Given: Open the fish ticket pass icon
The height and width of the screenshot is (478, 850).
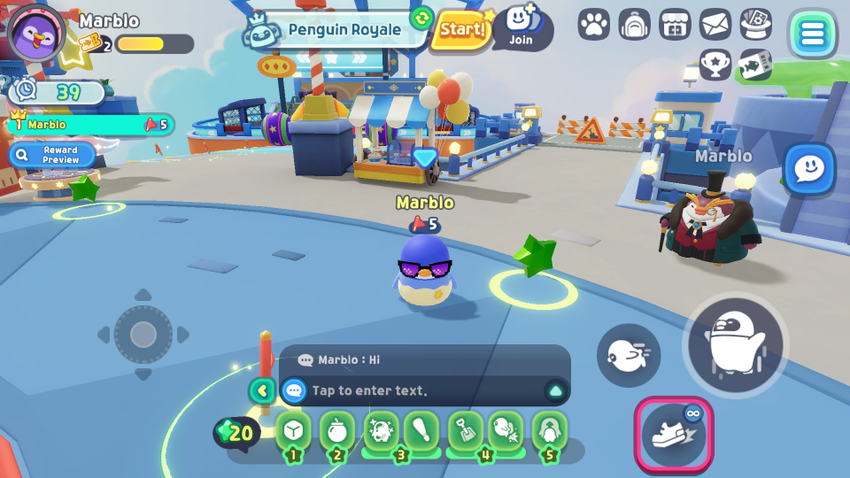Looking at the screenshot, I should coord(755,65).
